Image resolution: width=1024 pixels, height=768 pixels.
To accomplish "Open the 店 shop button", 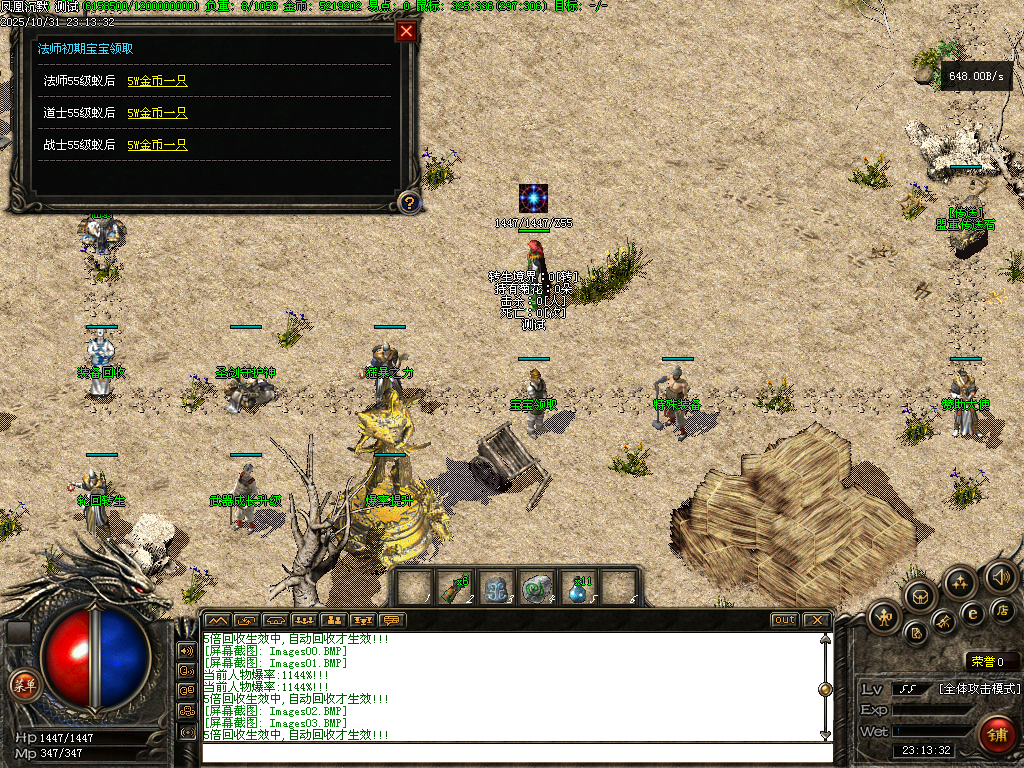I will coord(1001,609).
